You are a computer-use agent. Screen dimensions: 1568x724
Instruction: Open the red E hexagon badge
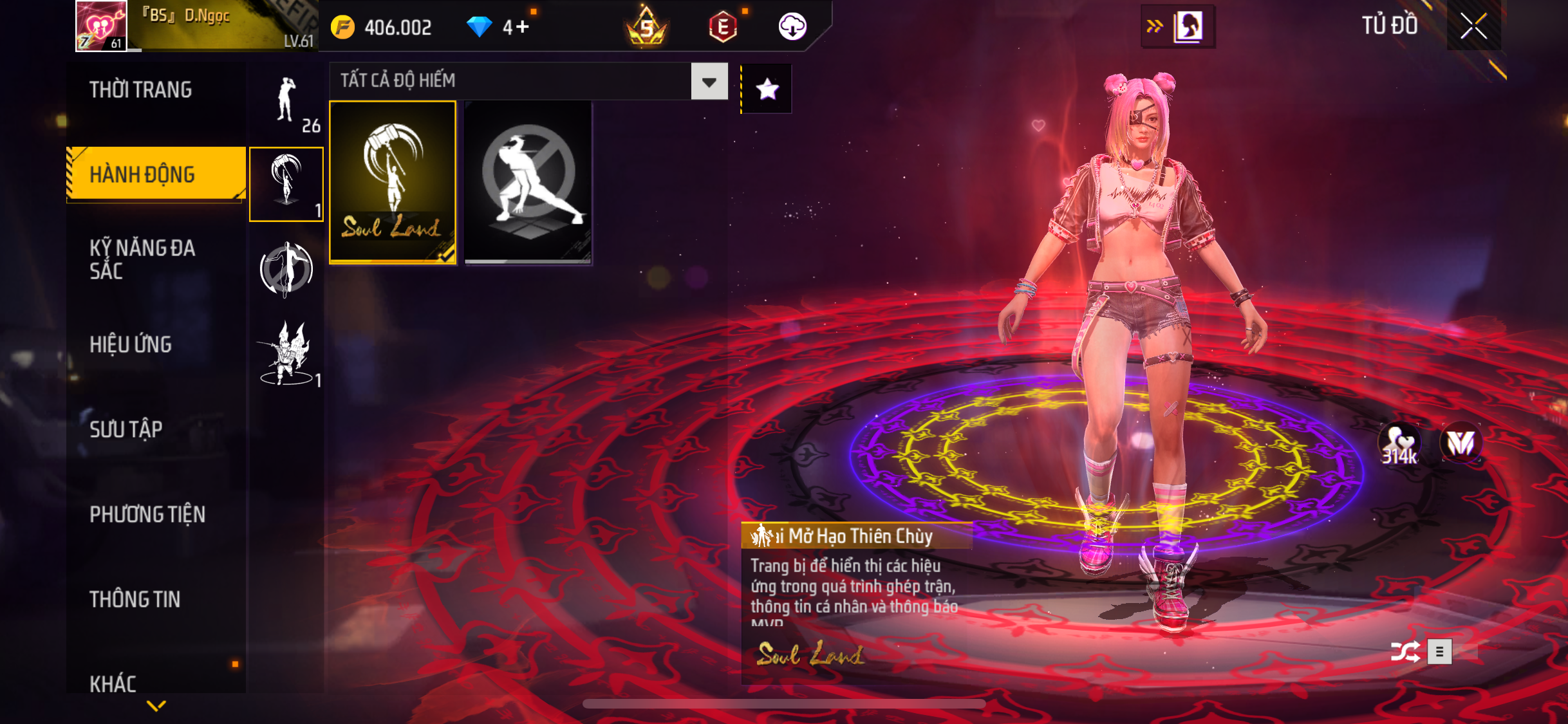point(723,27)
